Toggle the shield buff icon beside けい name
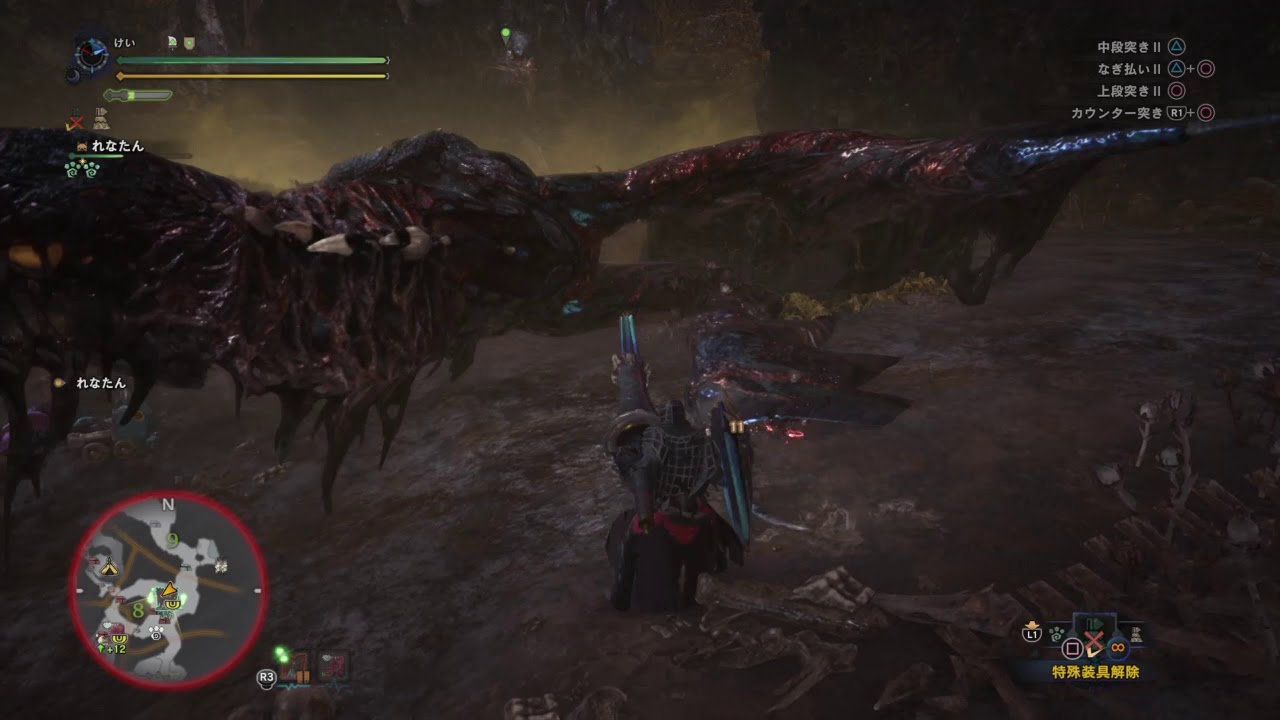The image size is (1280, 720). [x=189, y=42]
